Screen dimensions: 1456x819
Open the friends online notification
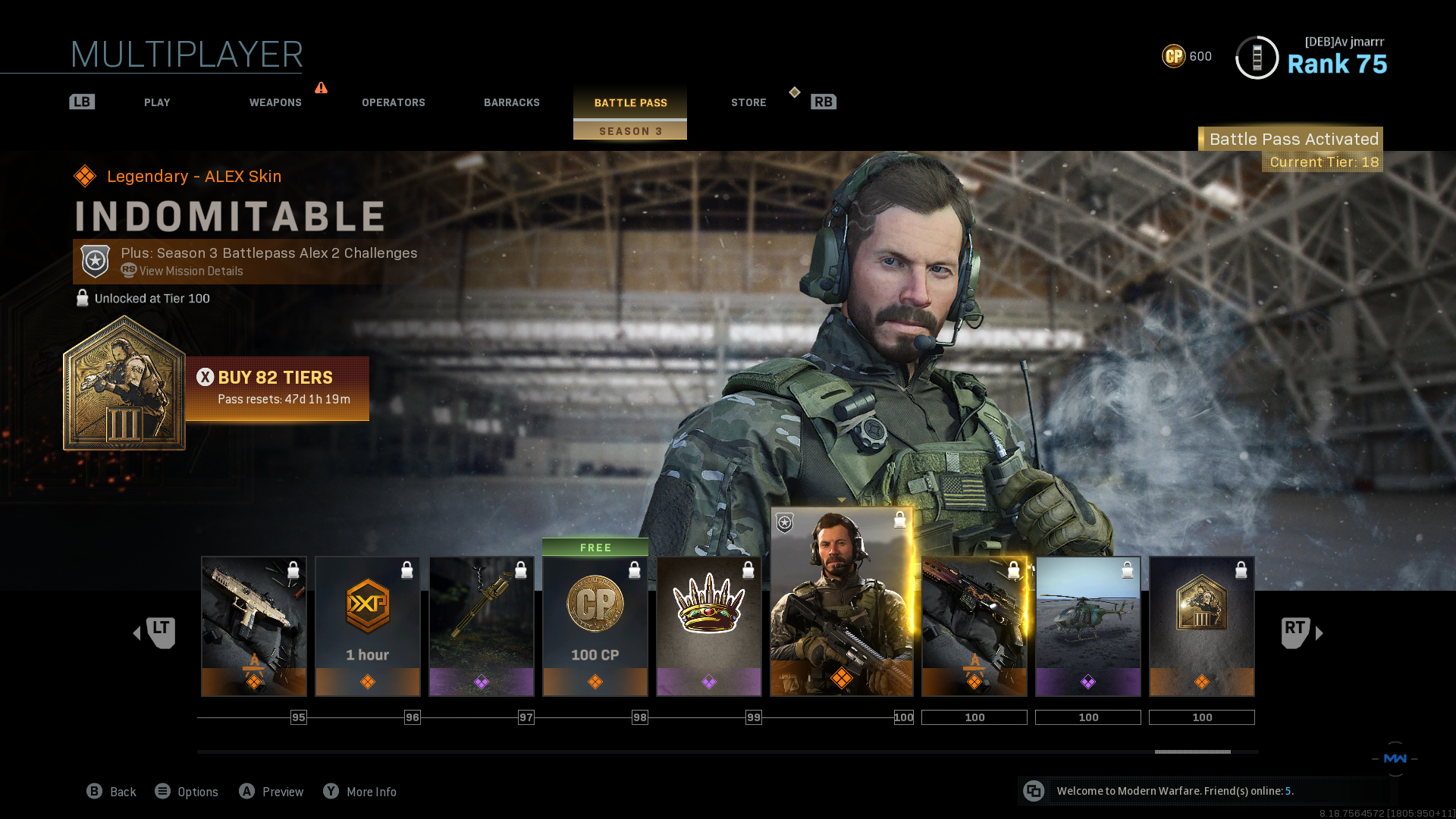1174,791
